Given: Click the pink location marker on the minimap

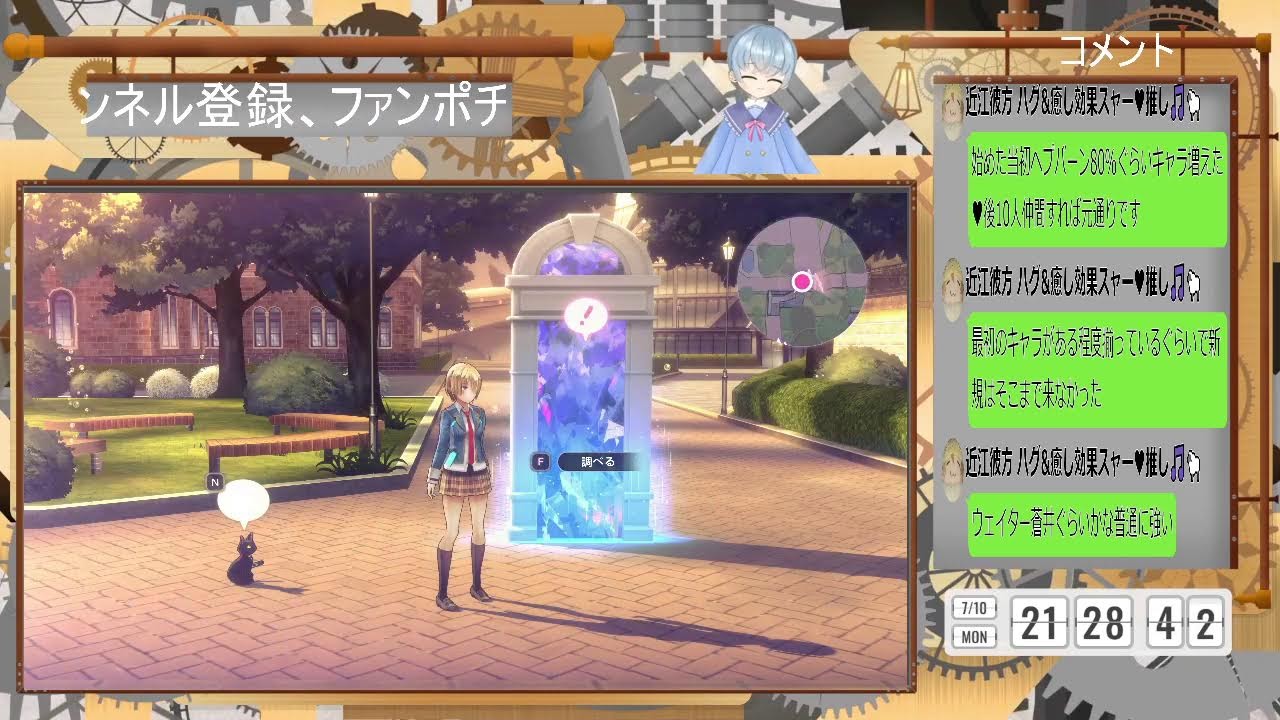Looking at the screenshot, I should click(x=800, y=283).
